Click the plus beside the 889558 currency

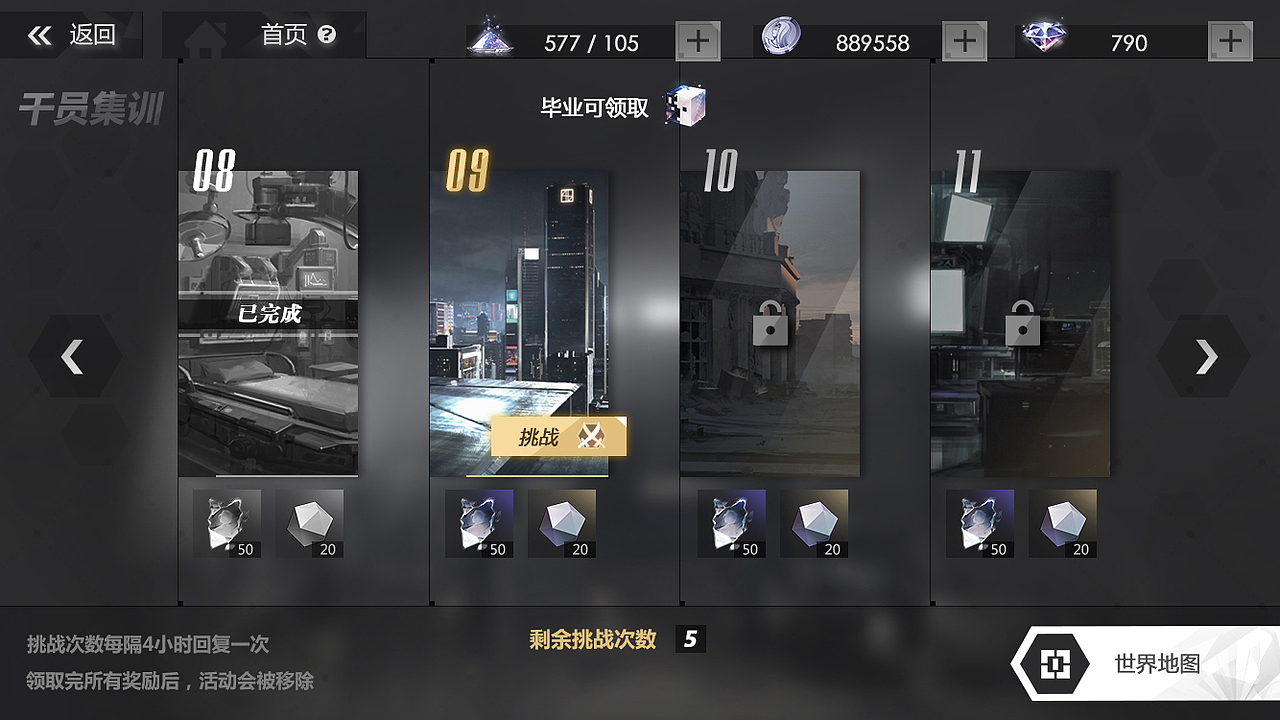click(964, 40)
